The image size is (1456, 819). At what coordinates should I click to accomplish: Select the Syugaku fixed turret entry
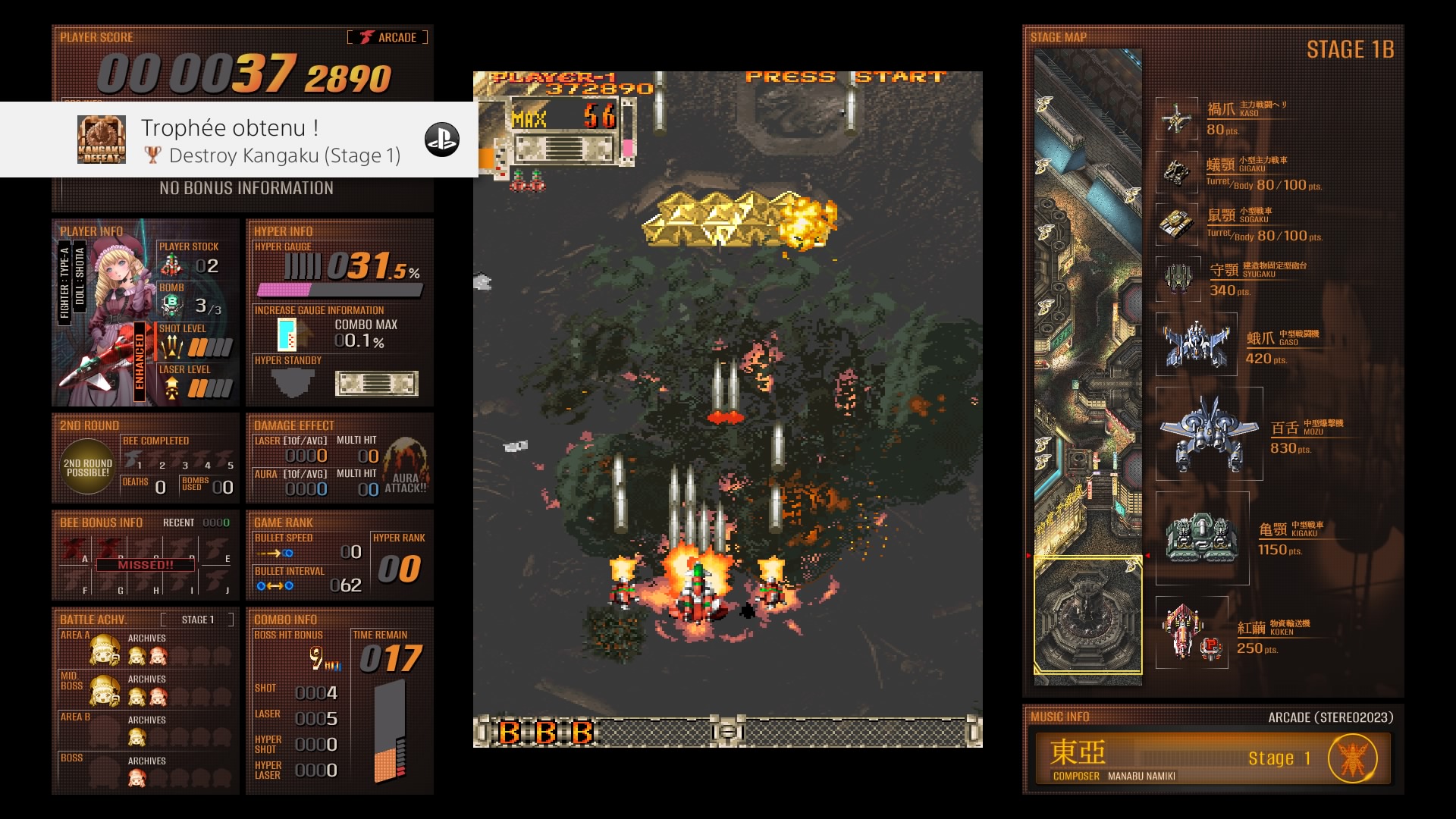pyautogui.click(x=1177, y=278)
